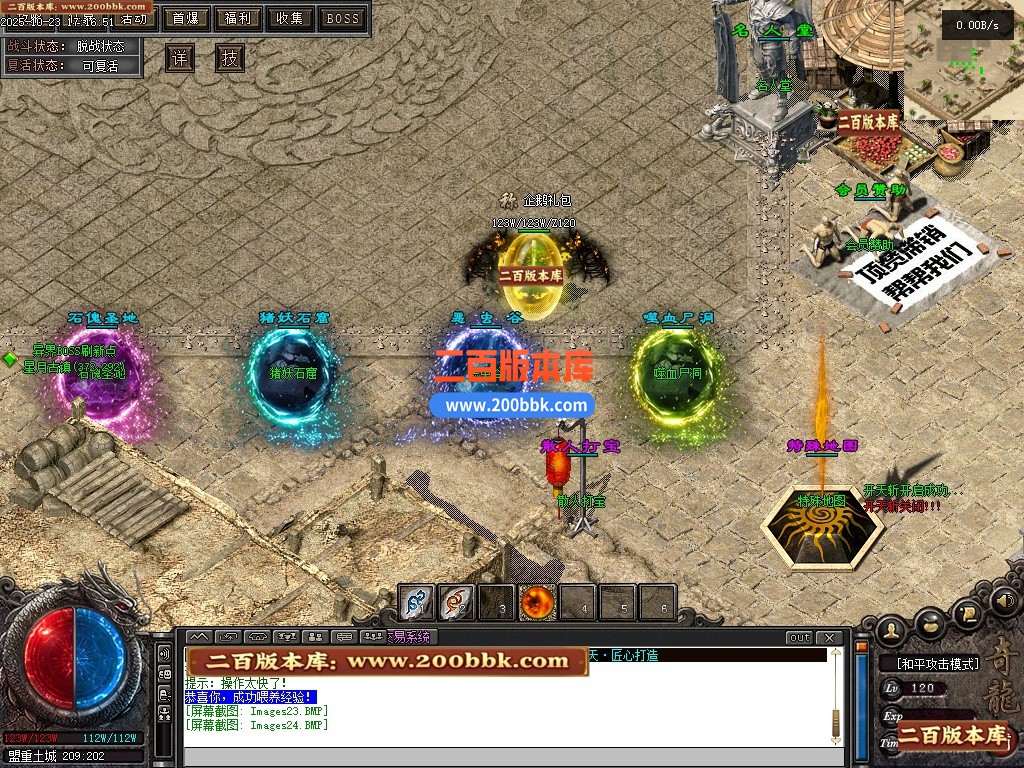Click the 详 details button

[x=179, y=58]
